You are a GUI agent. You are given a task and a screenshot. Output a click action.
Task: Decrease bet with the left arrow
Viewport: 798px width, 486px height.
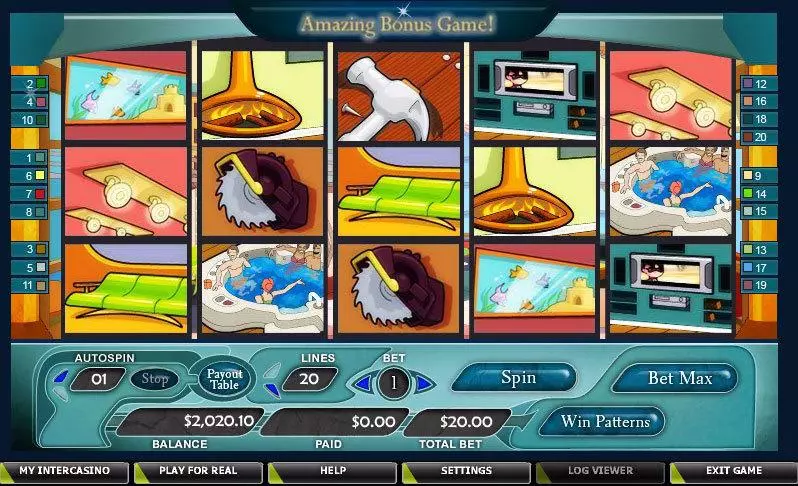(364, 382)
